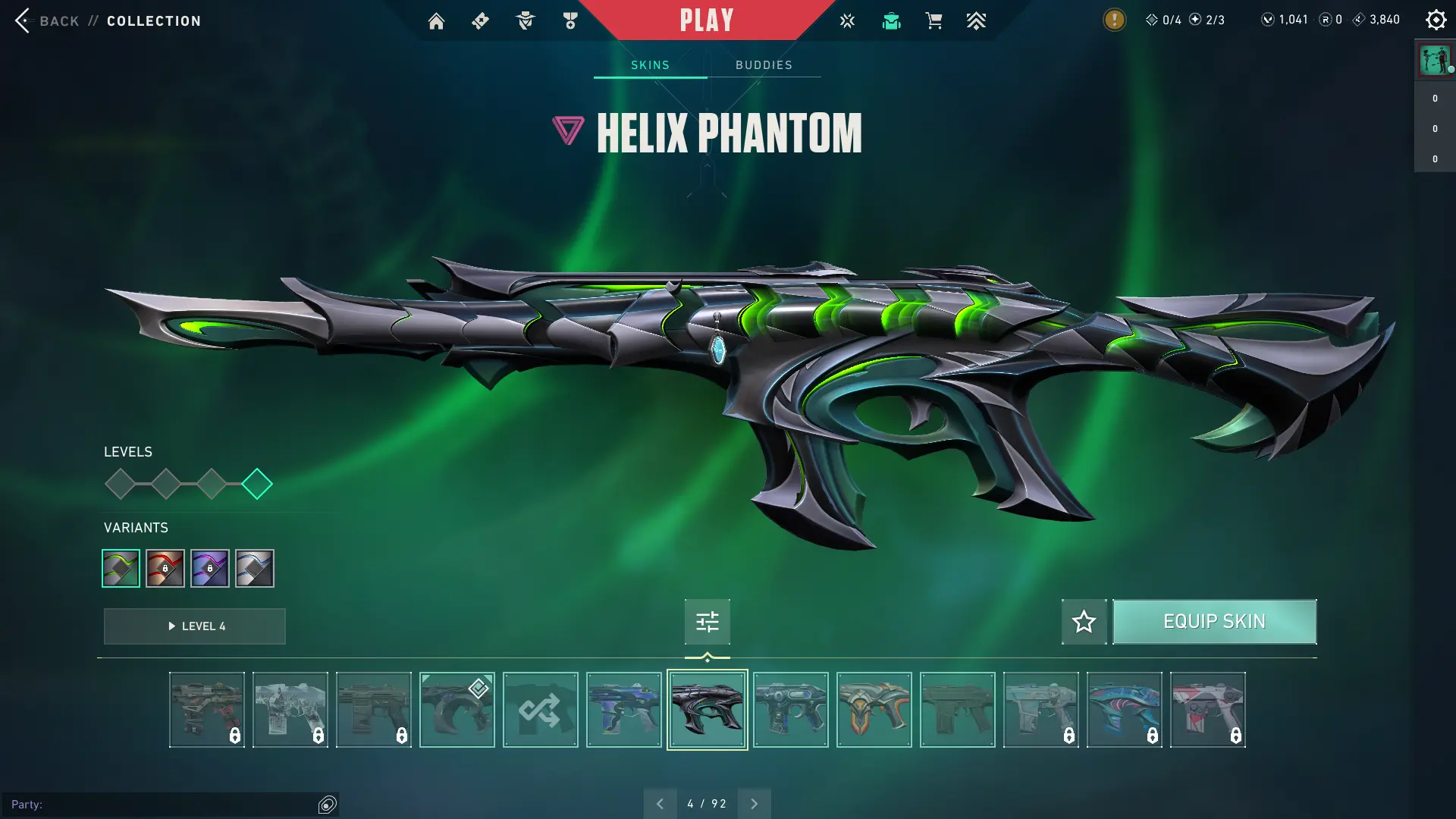
Task: Open the store cart icon
Action: coord(934,21)
